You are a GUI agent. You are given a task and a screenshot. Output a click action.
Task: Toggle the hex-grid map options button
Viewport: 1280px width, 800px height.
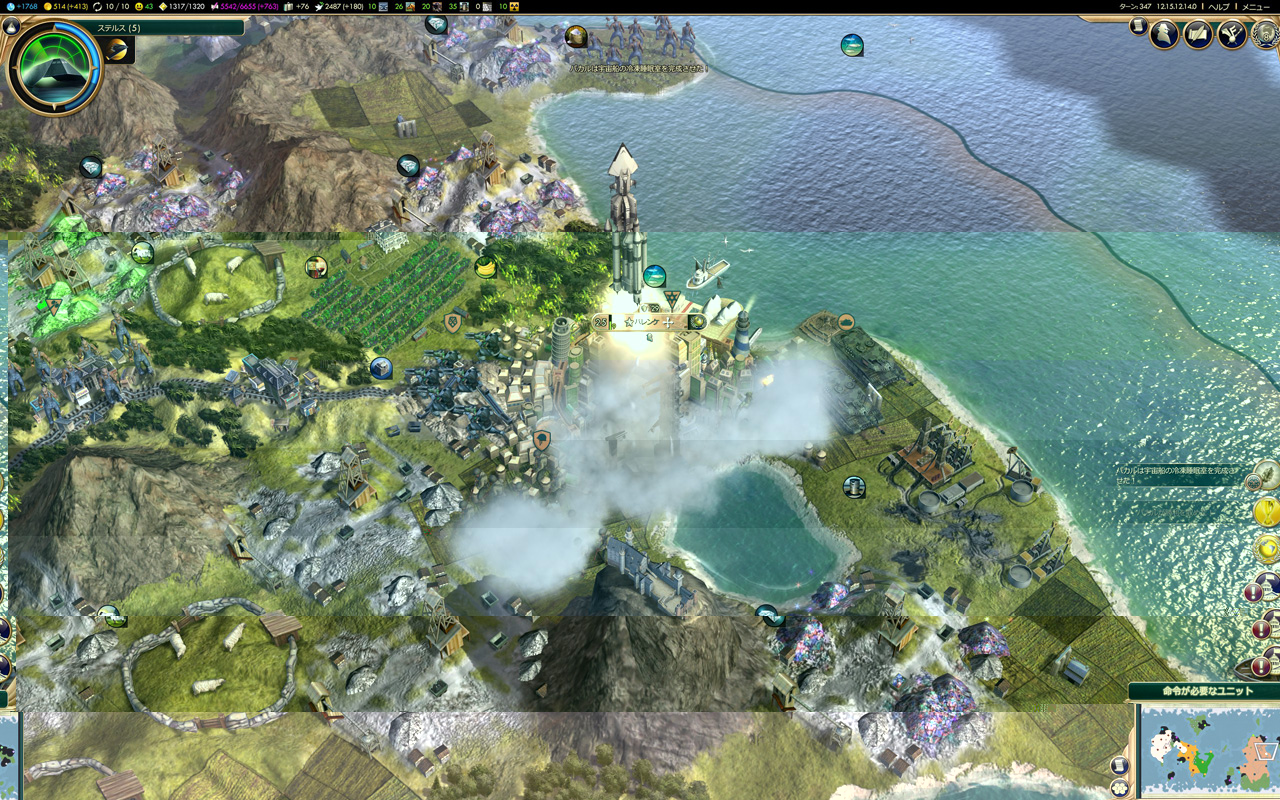1120,787
